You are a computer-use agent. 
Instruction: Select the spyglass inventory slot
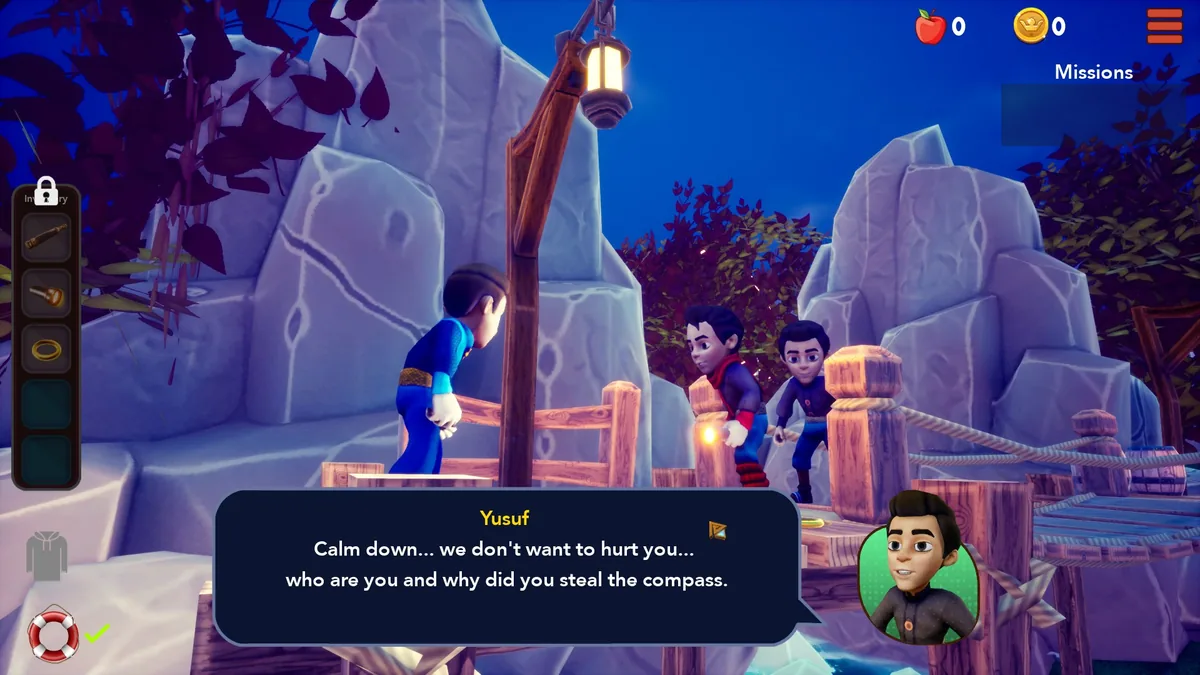click(46, 238)
